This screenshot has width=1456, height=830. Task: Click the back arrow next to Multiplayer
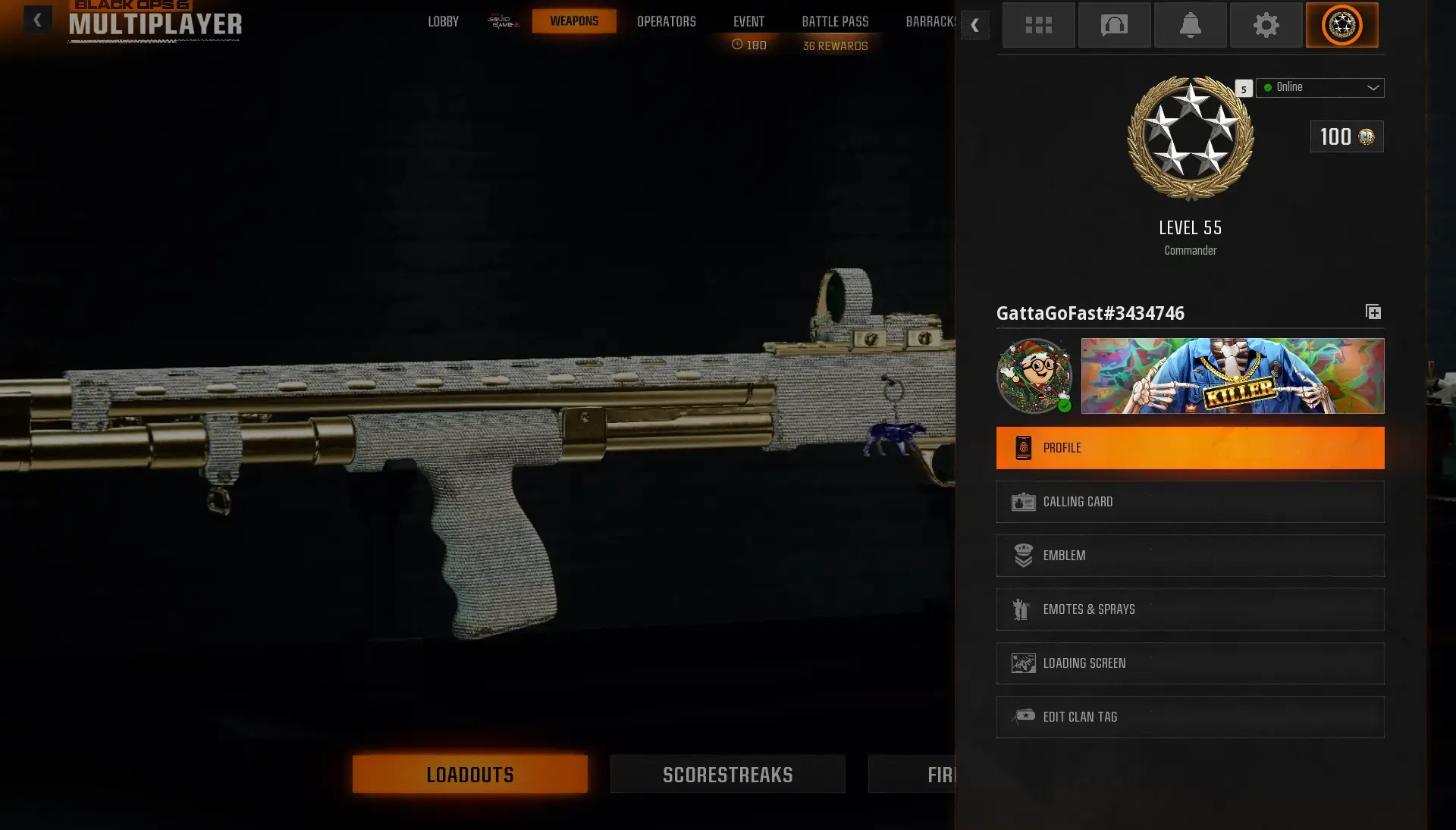(37, 20)
